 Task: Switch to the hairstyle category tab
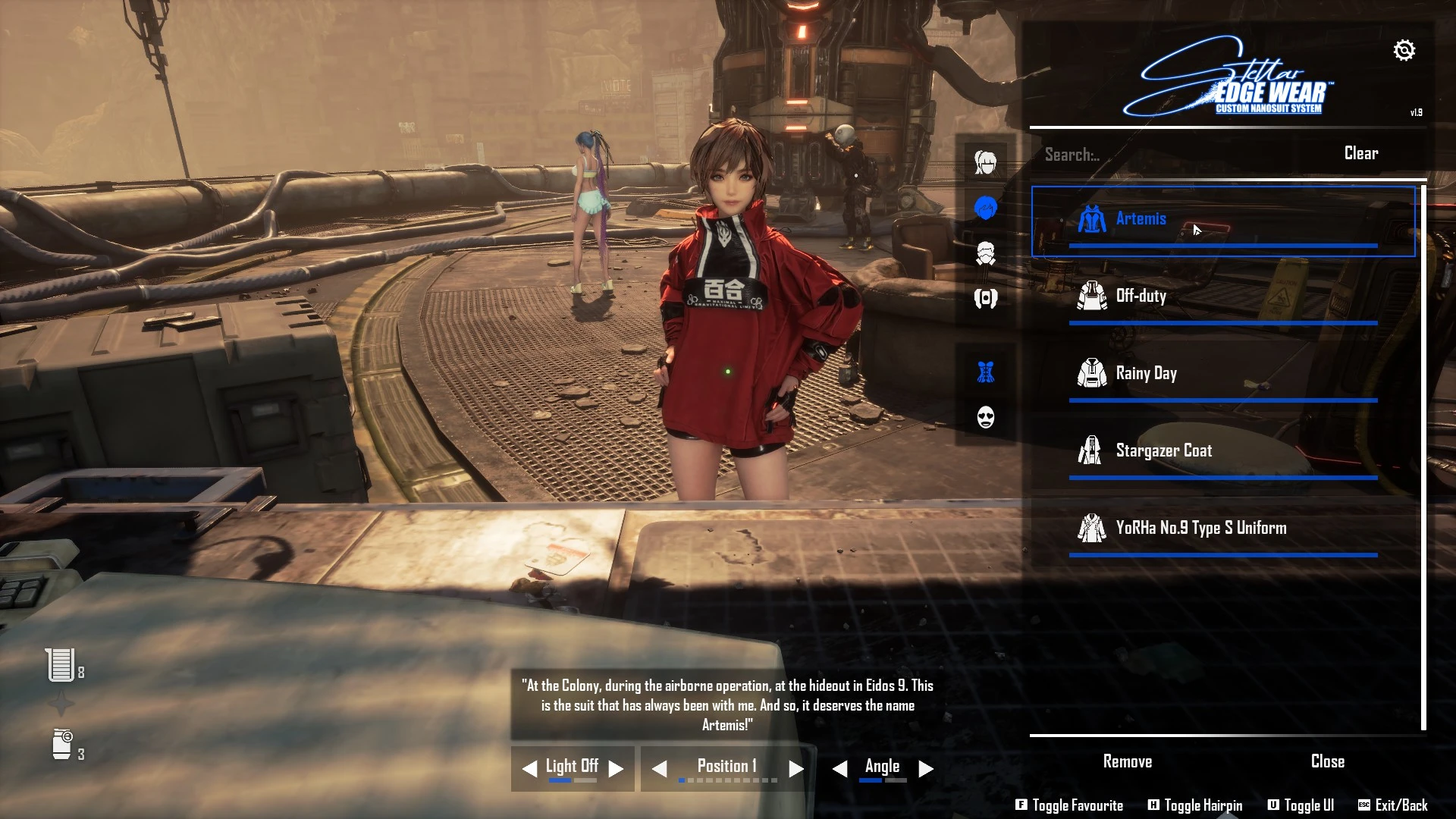985,162
